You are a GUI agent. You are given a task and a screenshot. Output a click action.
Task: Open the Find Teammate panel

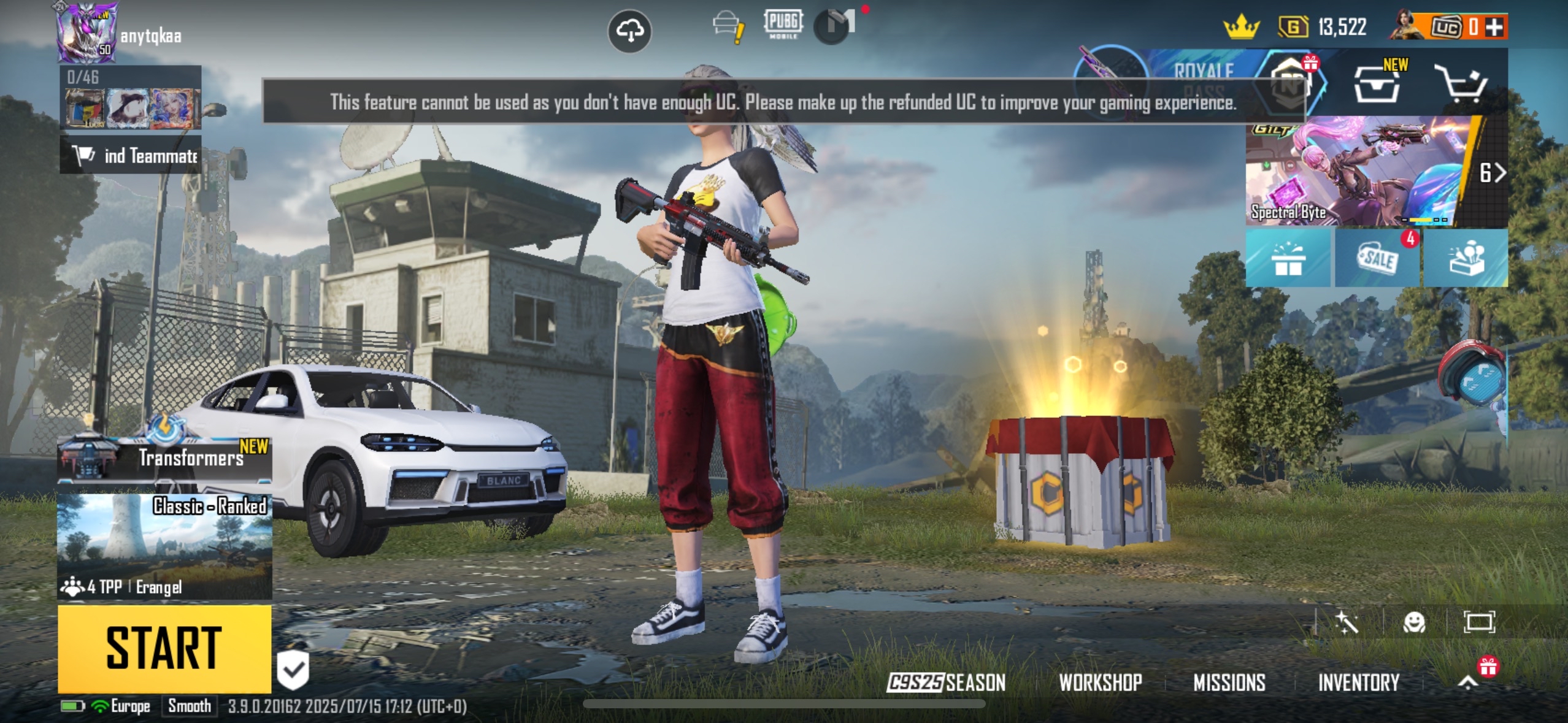pos(131,156)
